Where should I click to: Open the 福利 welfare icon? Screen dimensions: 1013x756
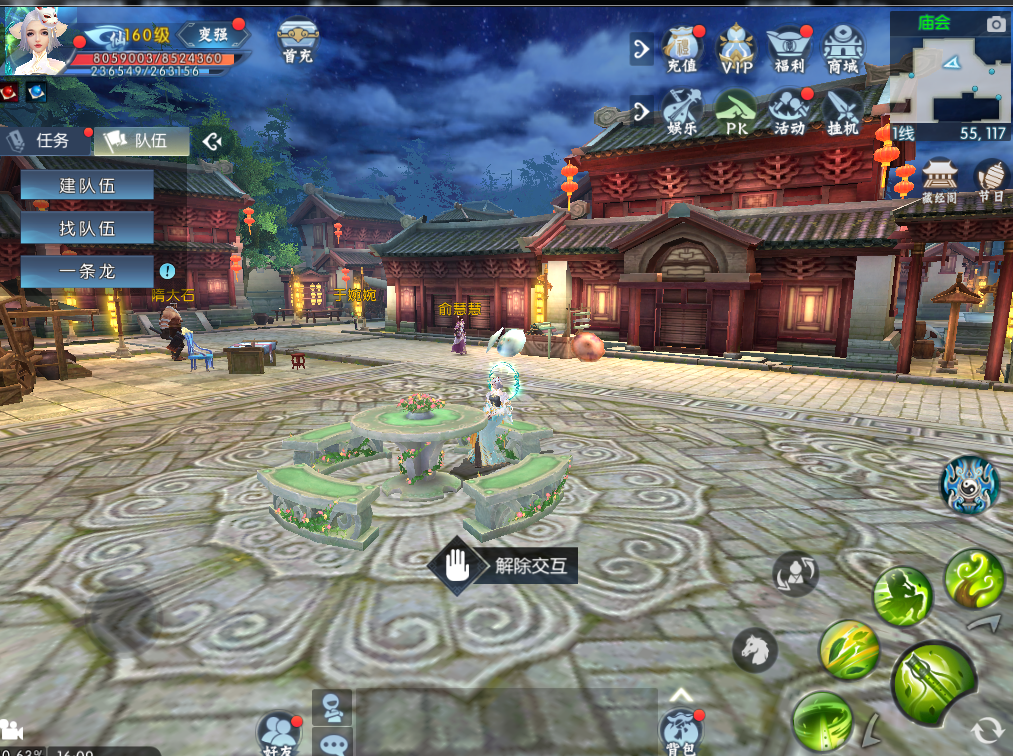789,50
